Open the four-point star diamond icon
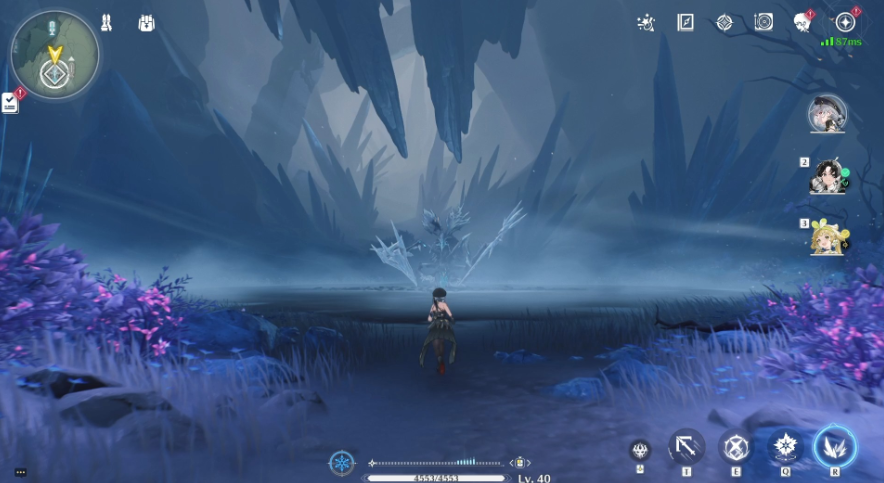This screenshot has height=483, width=884. (x=724, y=22)
